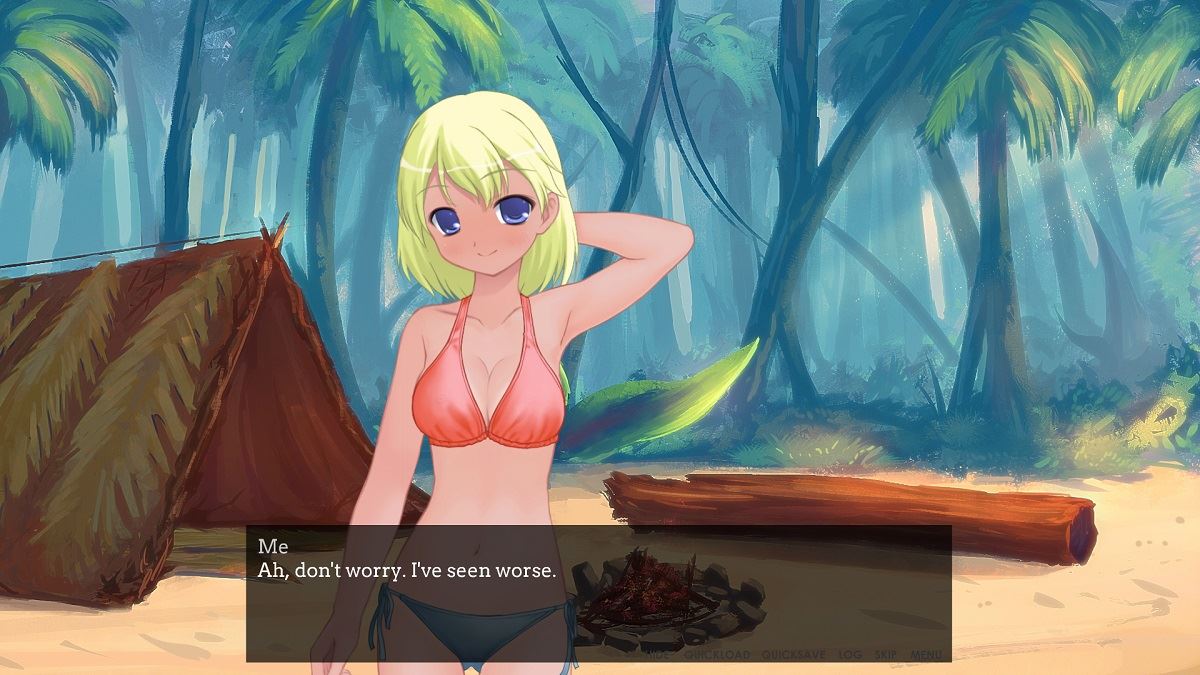1200x675 pixels.
Task: Quickload the last quick save
Action: coord(717,655)
